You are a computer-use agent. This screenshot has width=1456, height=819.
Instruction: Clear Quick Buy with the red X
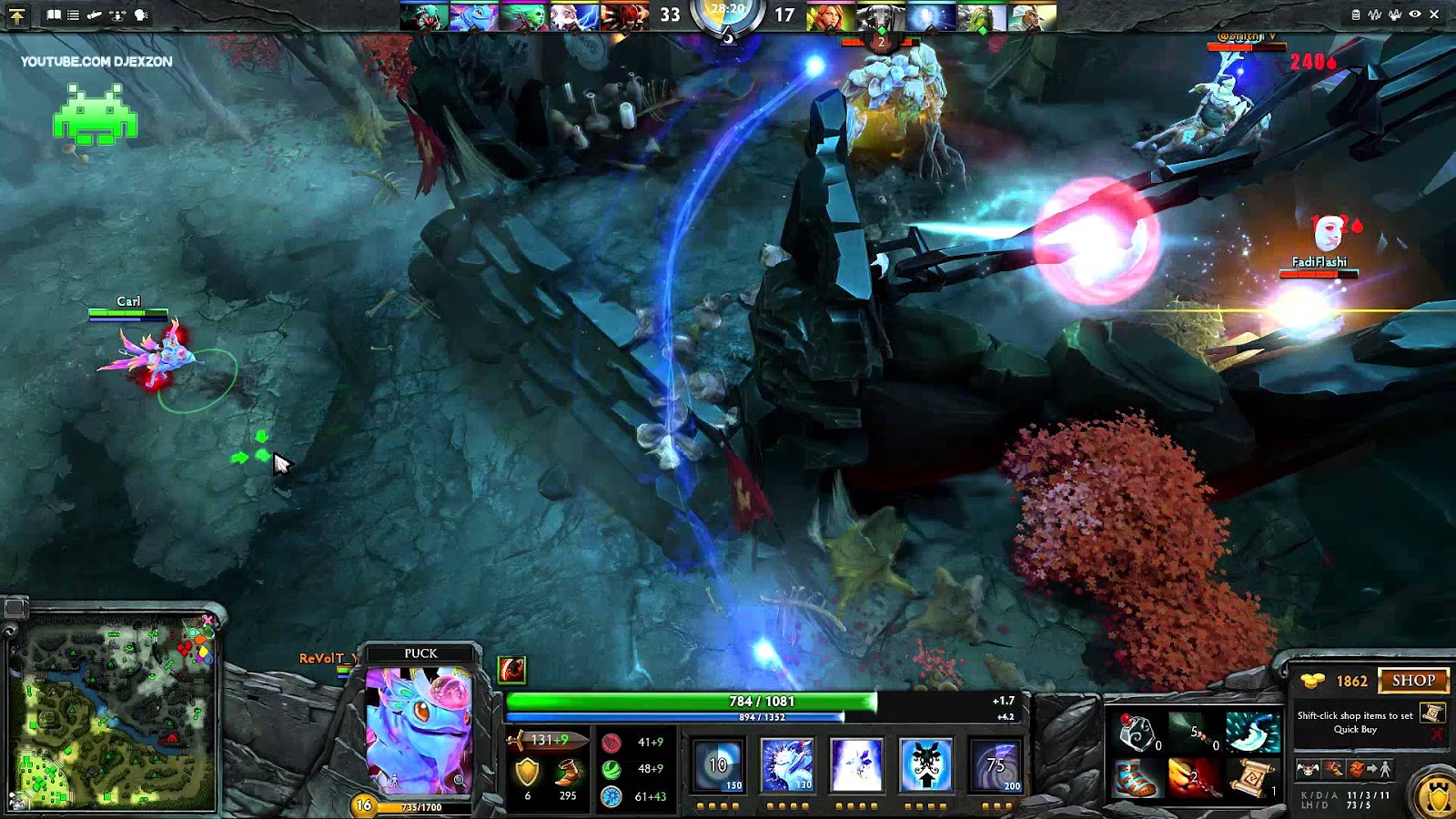pyautogui.click(x=1437, y=733)
